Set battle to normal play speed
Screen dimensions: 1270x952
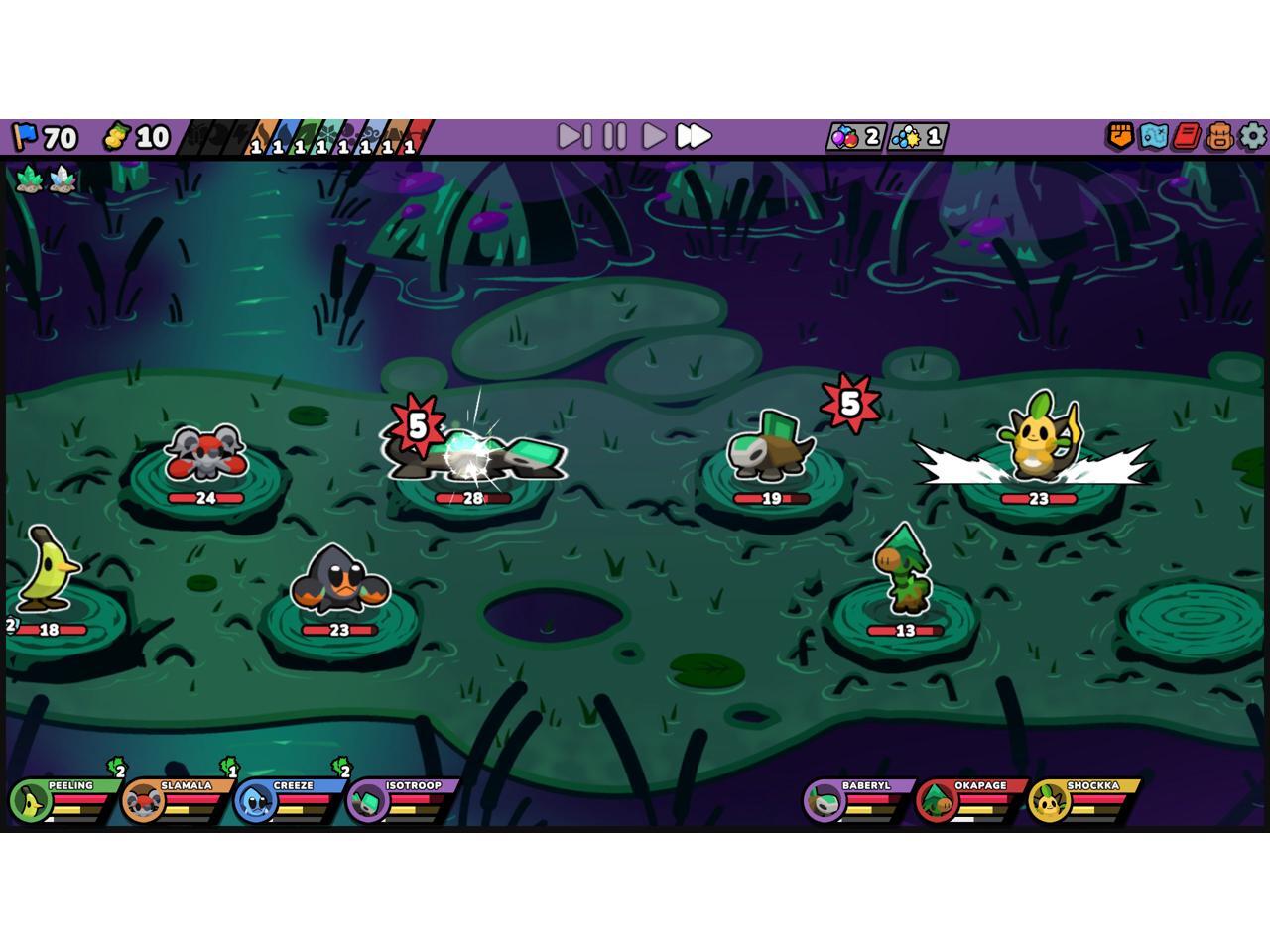pyautogui.click(x=654, y=136)
